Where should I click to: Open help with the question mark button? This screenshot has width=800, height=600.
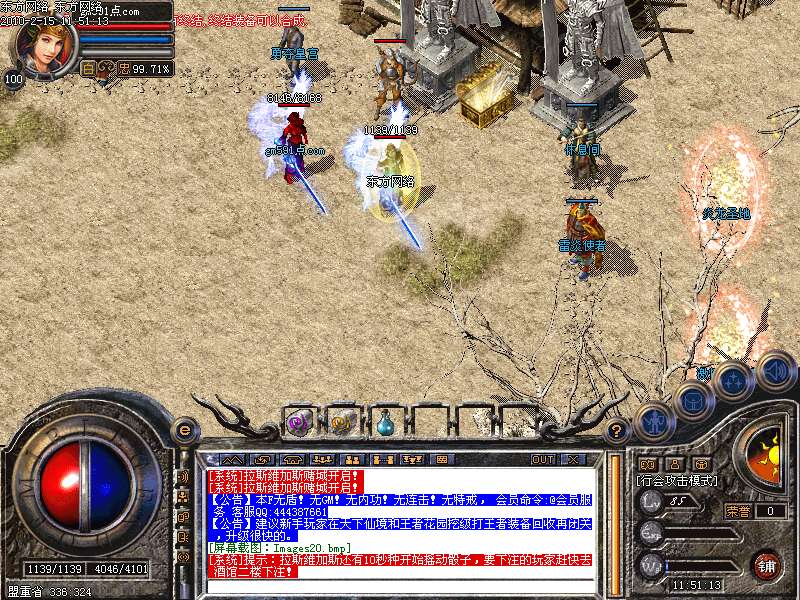(617, 431)
